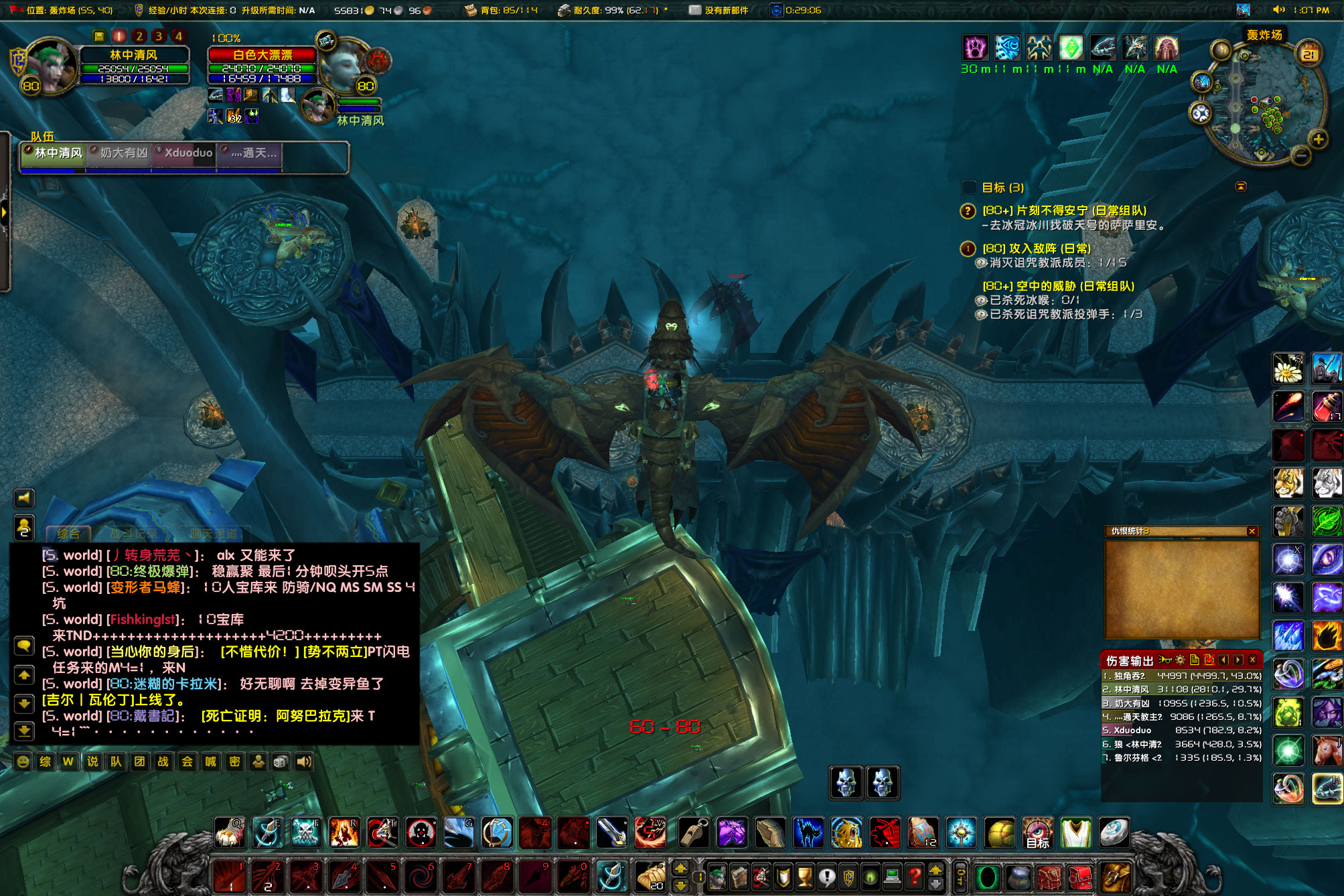1344x896 pixels.
Task: Open the emote smiley icon beside chat buttons
Action: click(22, 761)
